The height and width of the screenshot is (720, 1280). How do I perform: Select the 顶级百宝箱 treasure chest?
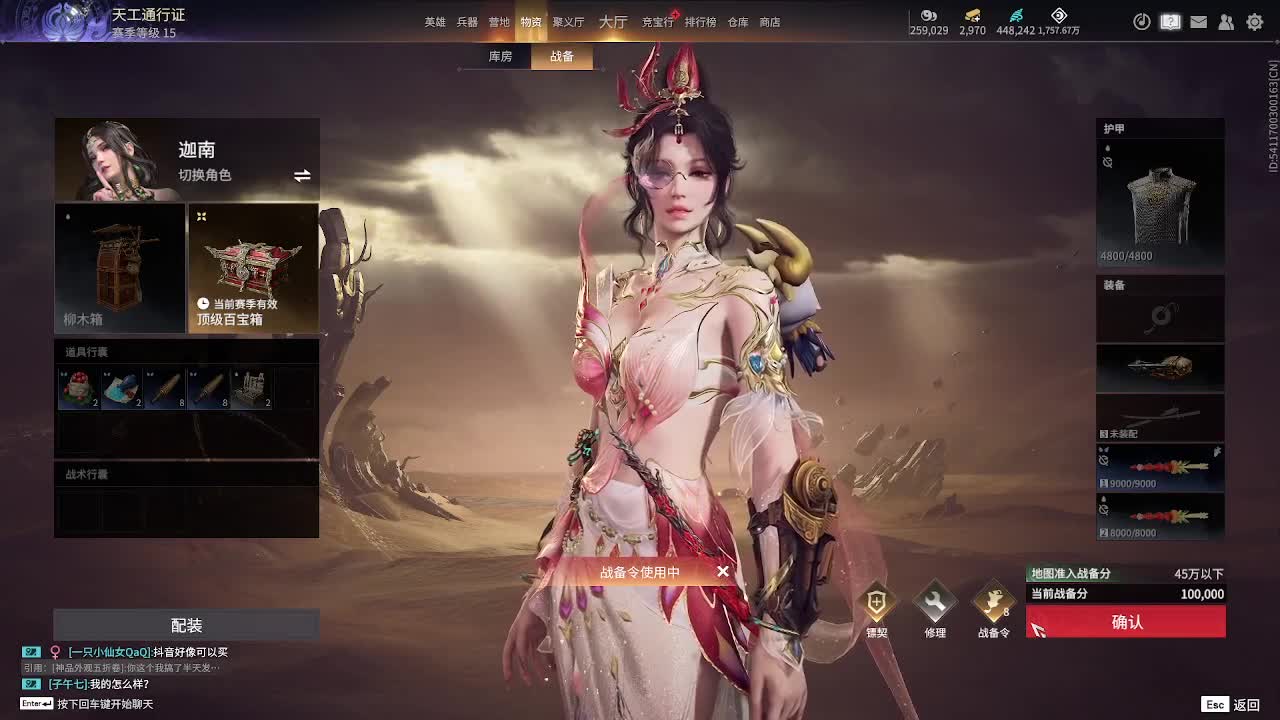[253, 268]
